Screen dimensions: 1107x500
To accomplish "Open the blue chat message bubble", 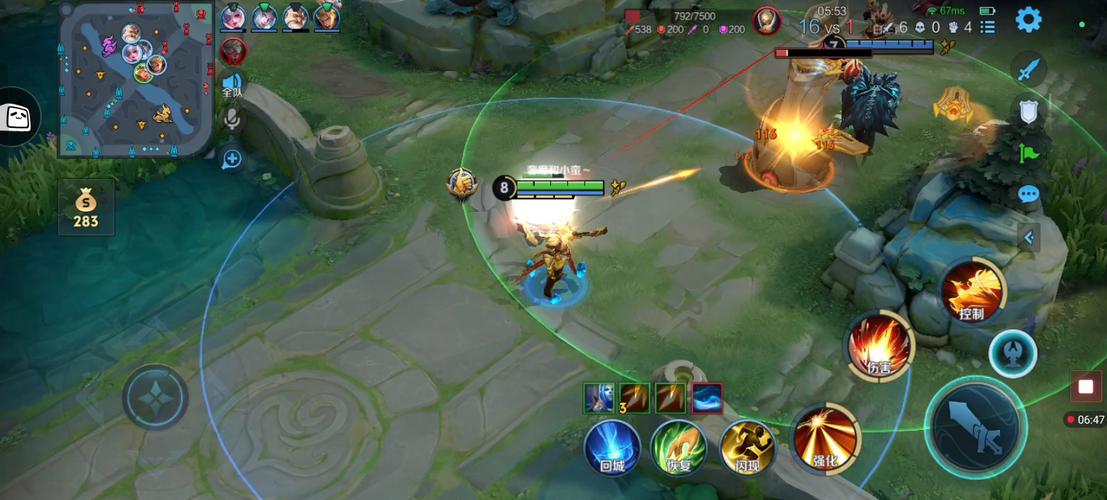I will (1028, 195).
